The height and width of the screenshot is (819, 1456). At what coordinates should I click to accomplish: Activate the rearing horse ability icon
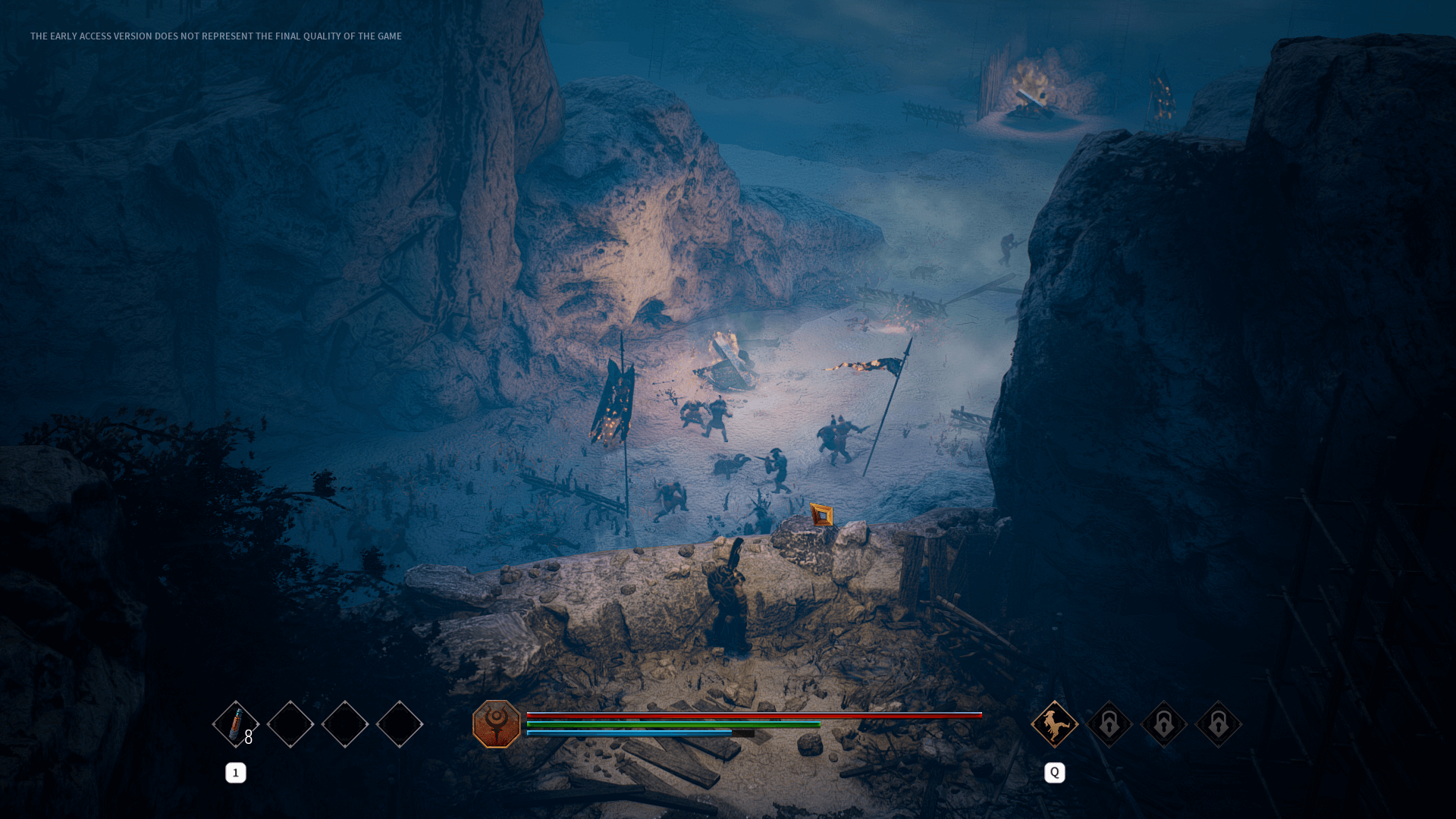point(1054,724)
